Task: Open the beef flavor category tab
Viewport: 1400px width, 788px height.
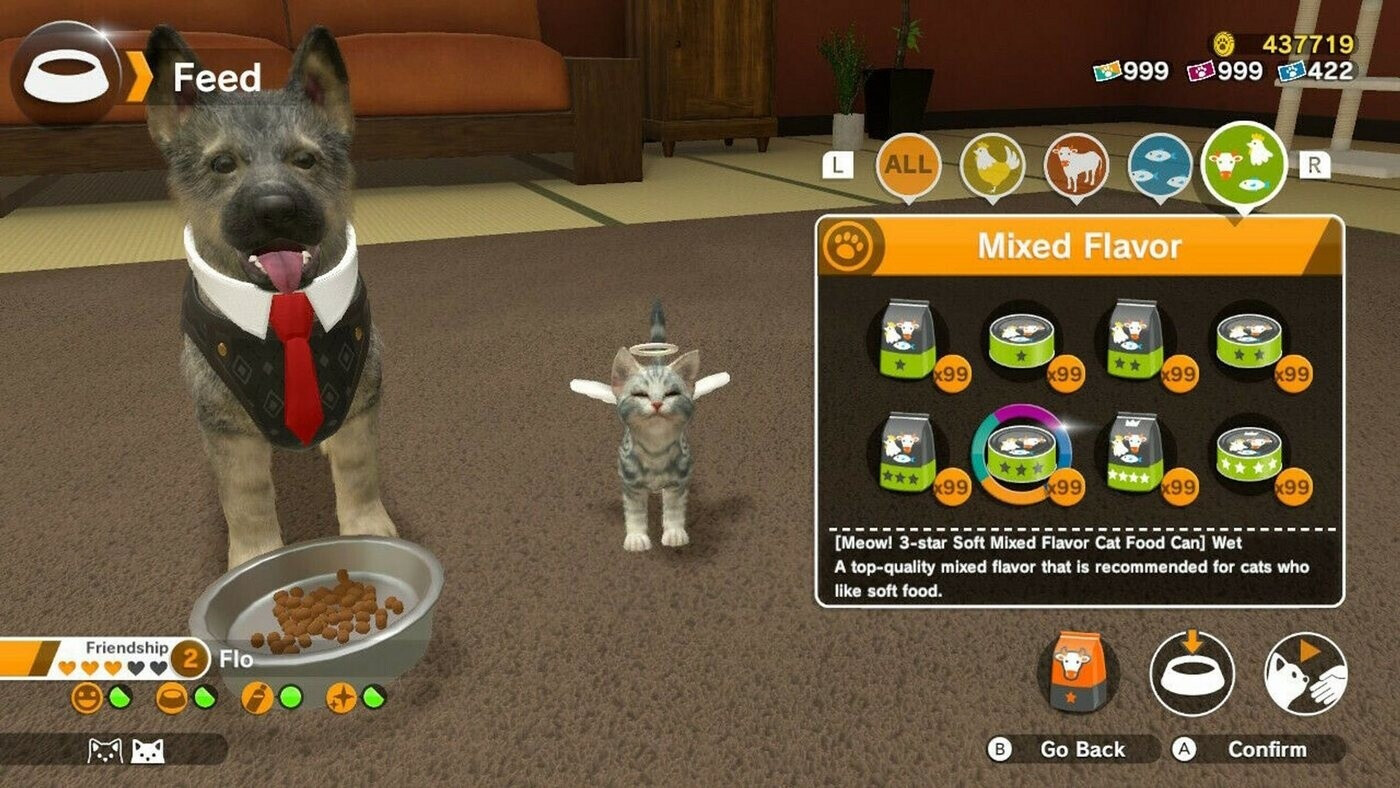Action: [x=1076, y=164]
